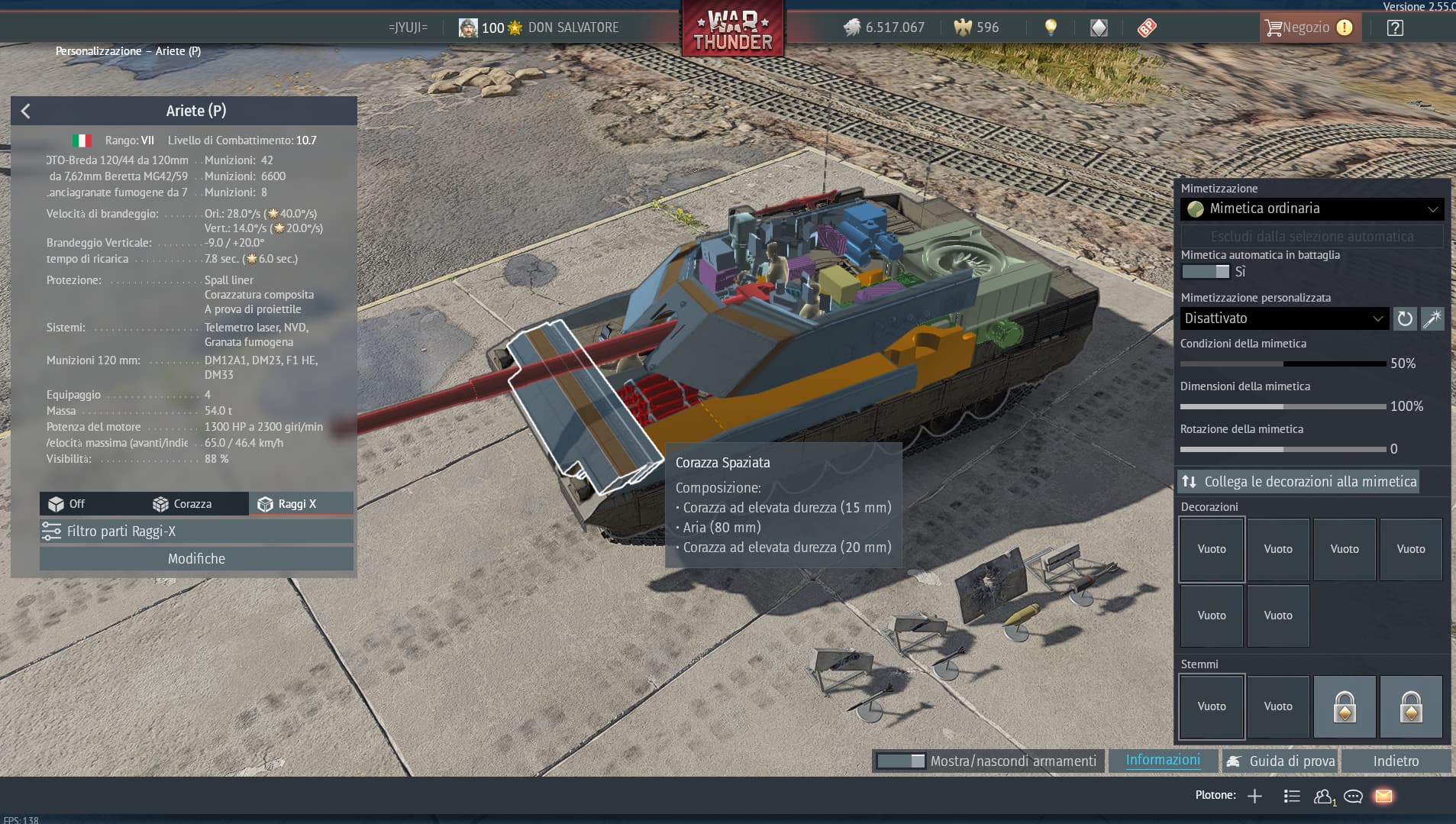Click the Indietro back button
This screenshot has width=1456, height=824.
coord(1396,761)
